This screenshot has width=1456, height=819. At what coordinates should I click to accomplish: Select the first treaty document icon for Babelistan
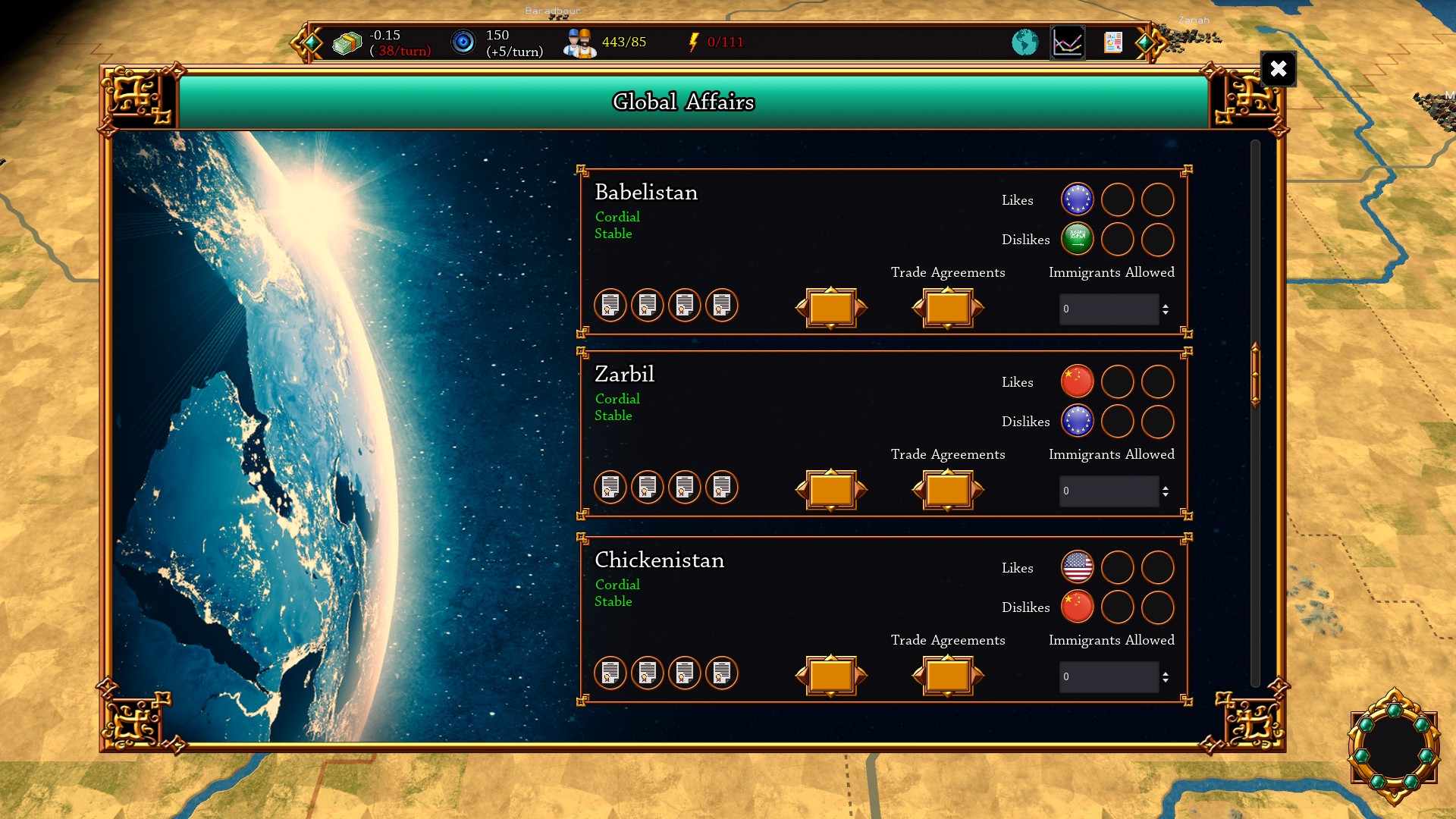coord(610,306)
